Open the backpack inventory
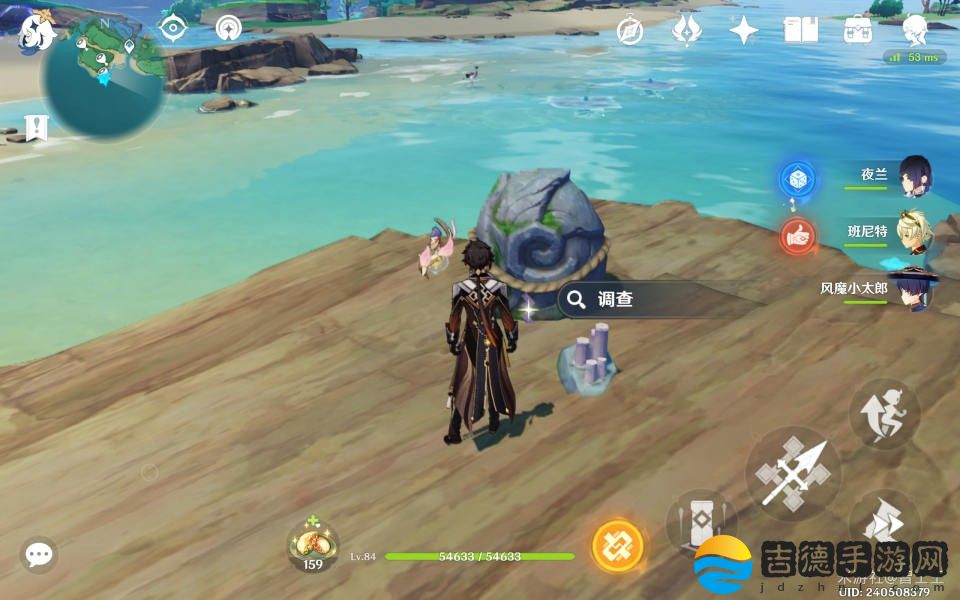This screenshot has width=960, height=600. pos(858,31)
